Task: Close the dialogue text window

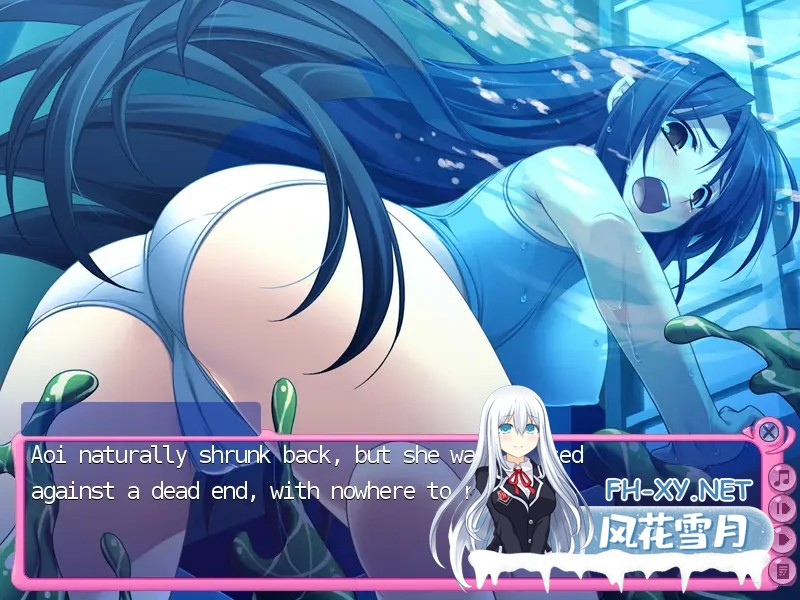Action: point(768,432)
